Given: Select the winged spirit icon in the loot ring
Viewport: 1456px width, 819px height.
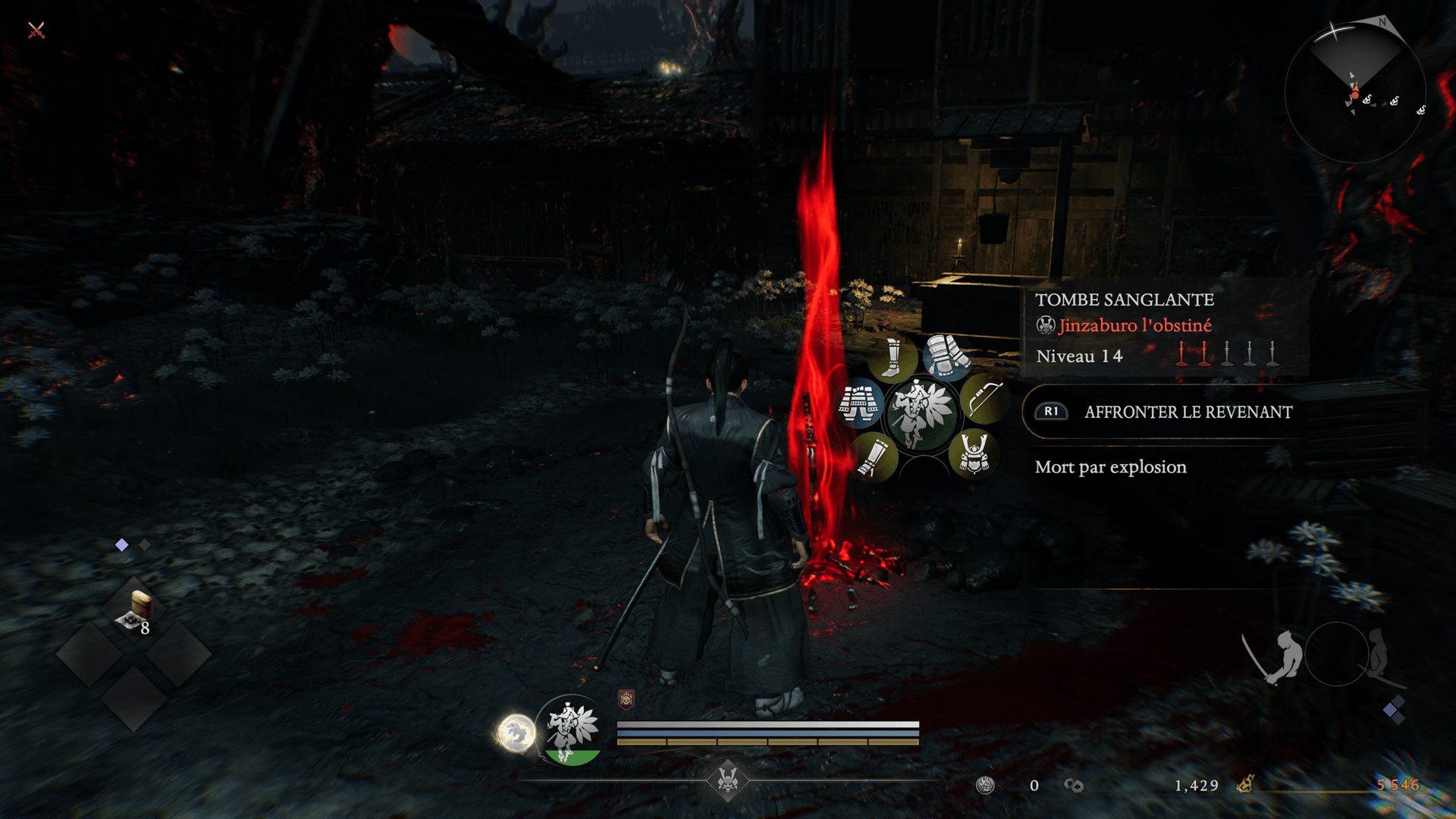Looking at the screenshot, I should [x=921, y=413].
